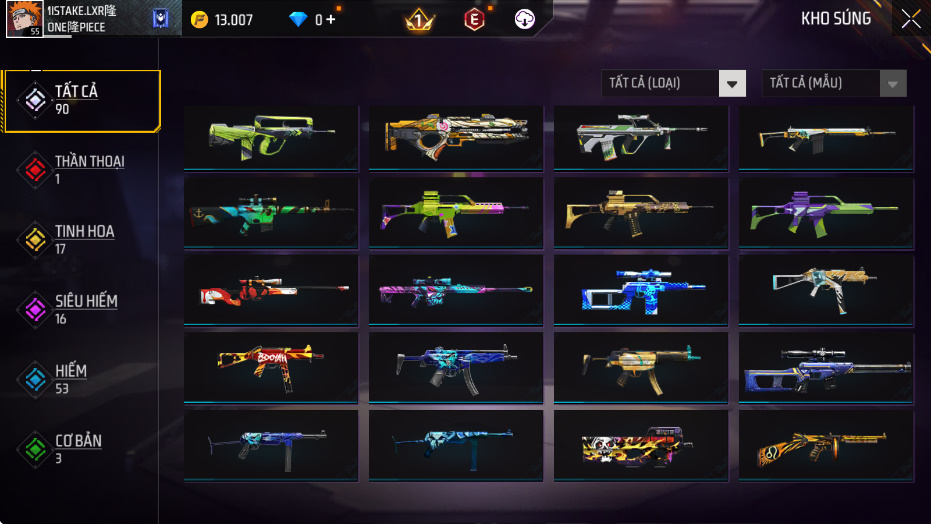Open the Tinh Hoa rarity tab
Screen dimensions: 931x524
80,239
